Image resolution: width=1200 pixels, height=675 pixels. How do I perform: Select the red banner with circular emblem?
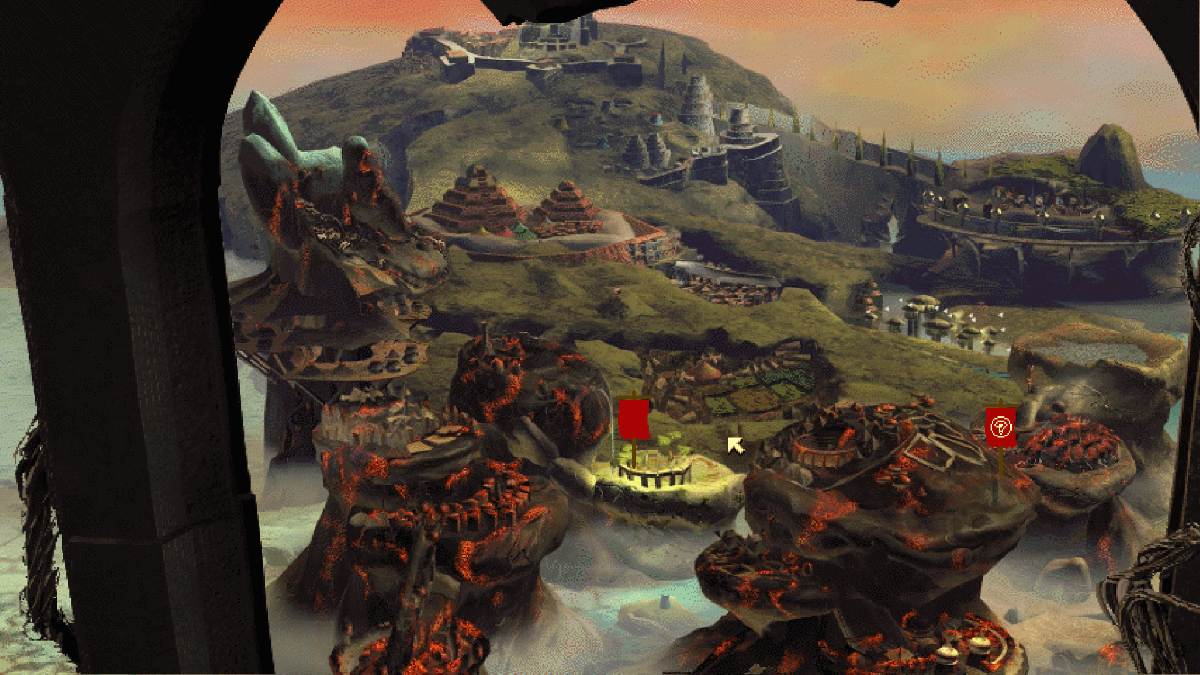tap(1000, 427)
